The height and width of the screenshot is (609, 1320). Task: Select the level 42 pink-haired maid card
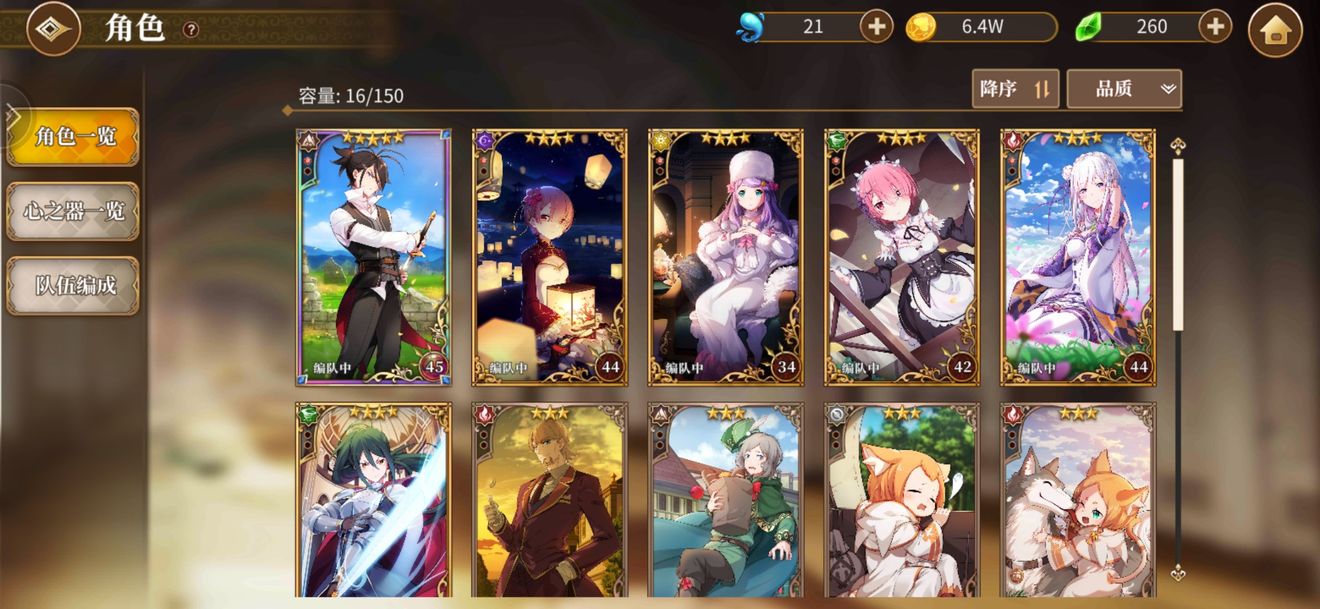(x=901, y=257)
